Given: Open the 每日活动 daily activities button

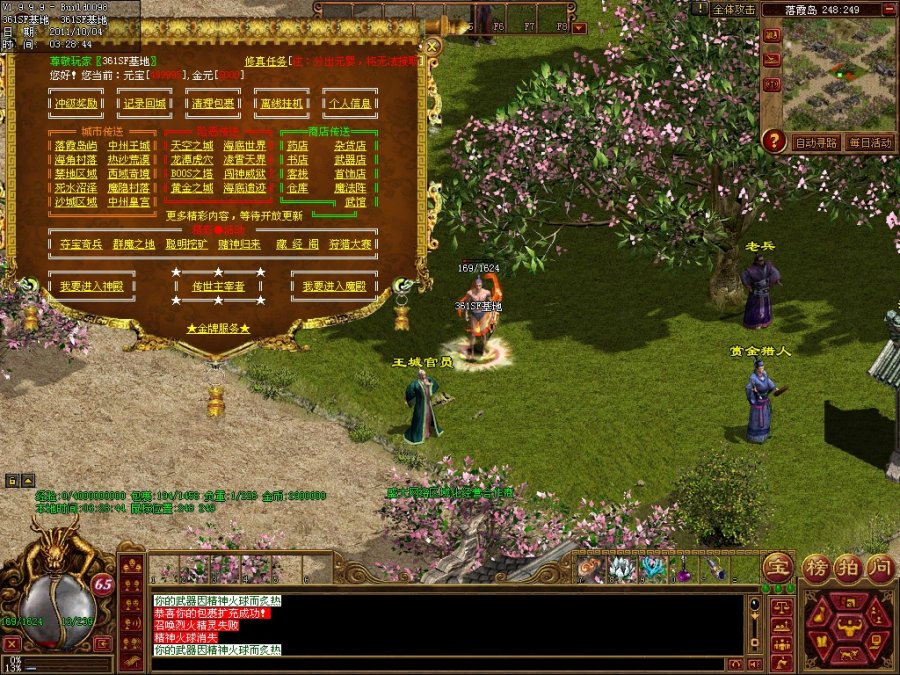Looking at the screenshot, I should click(870, 143).
